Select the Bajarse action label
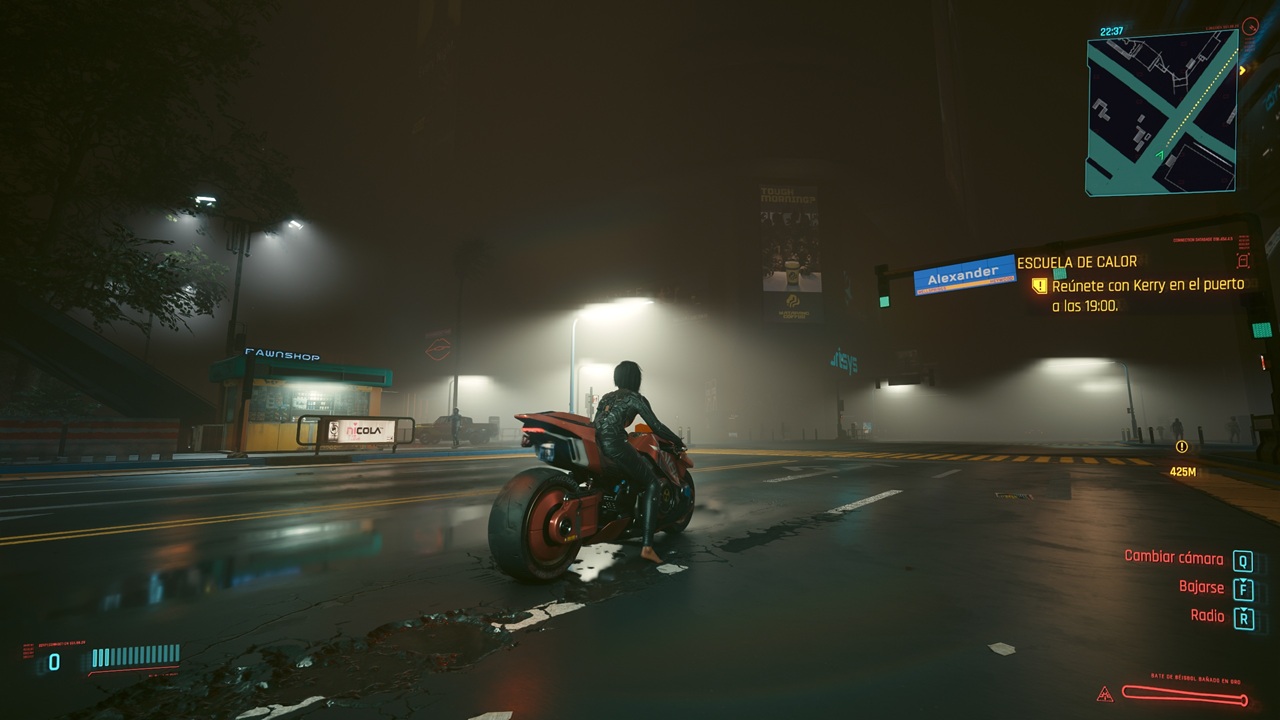Screen dimensions: 1280x720 point(1201,587)
